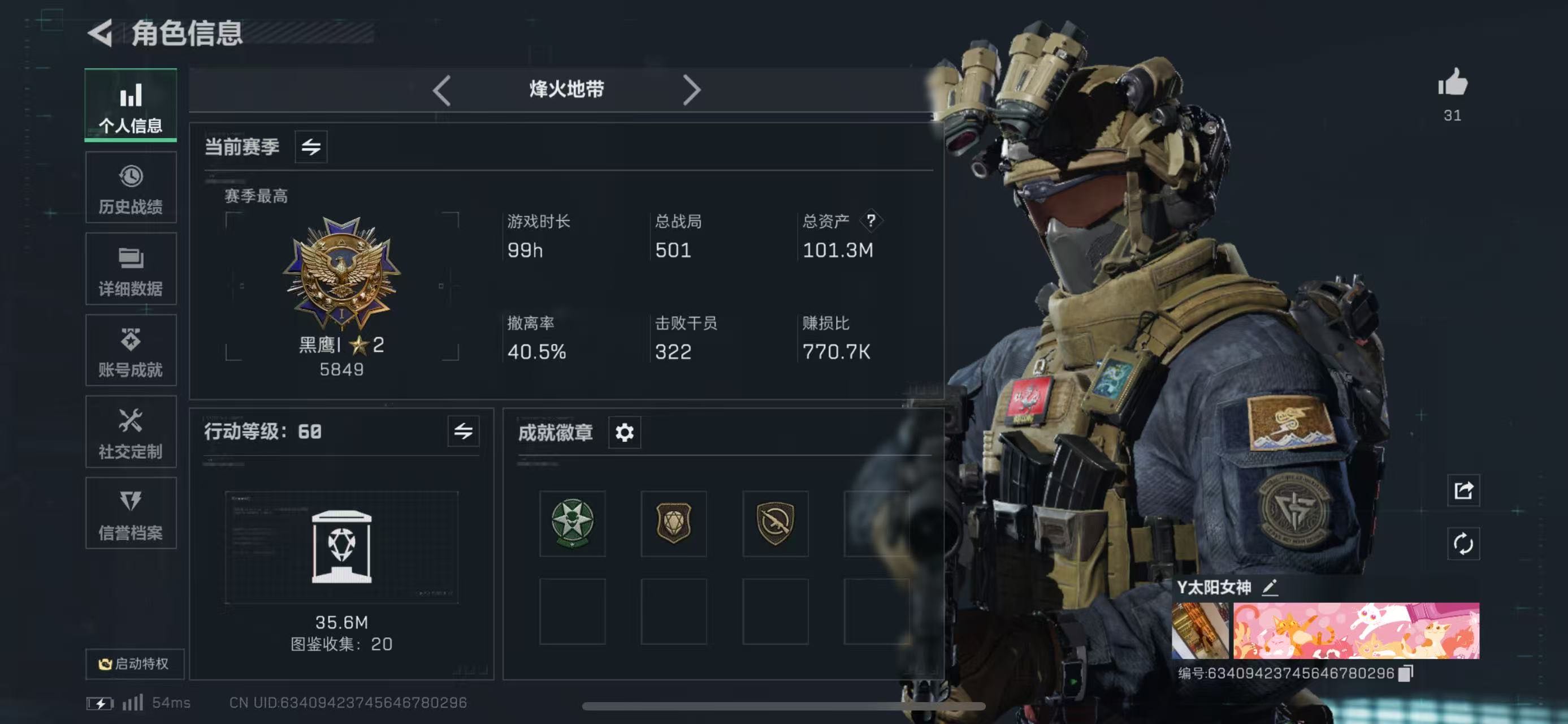Edit the Y太阳女神 player name
1568x724 pixels.
point(1270,588)
